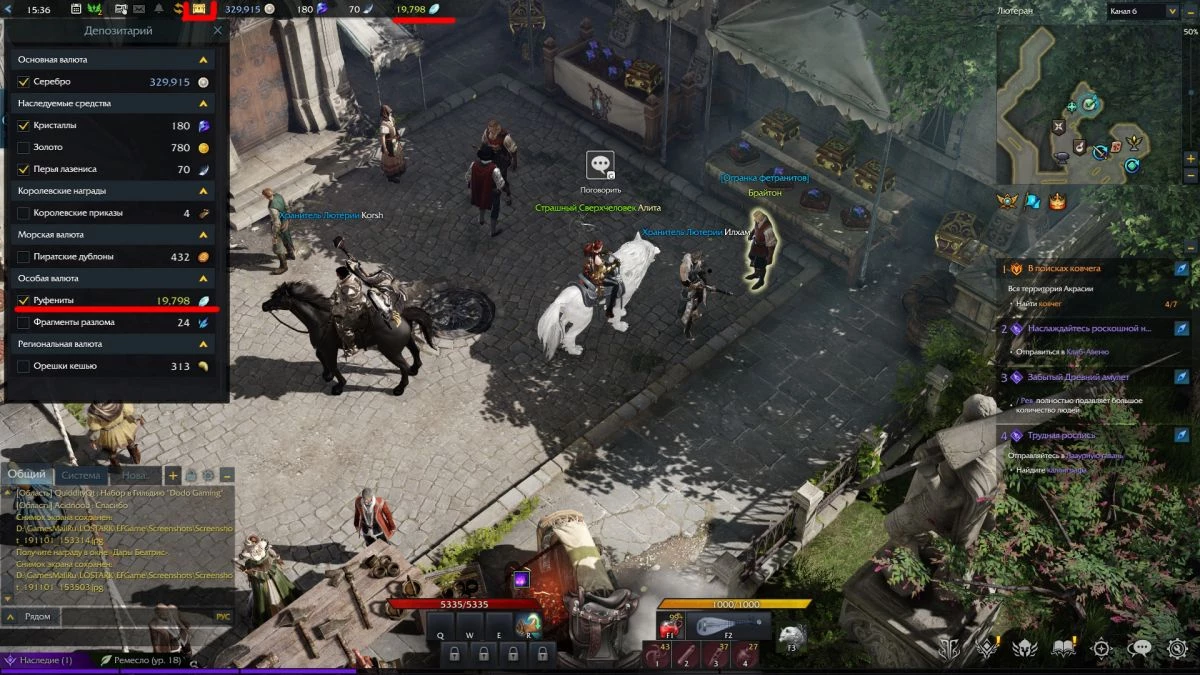Zoom in the minimap with plus button

[1190, 158]
